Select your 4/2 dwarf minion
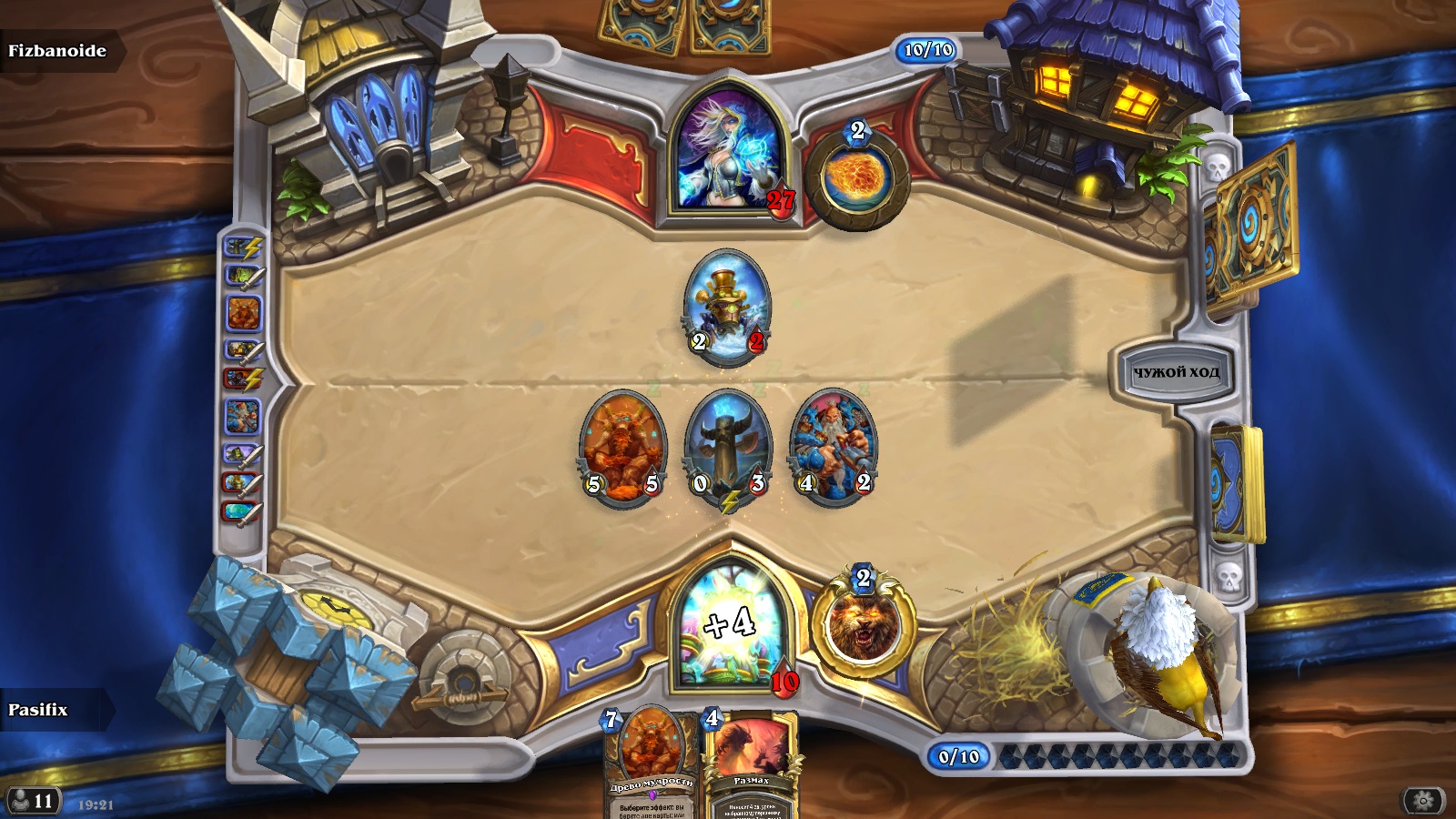The image size is (1456, 819). (834, 448)
